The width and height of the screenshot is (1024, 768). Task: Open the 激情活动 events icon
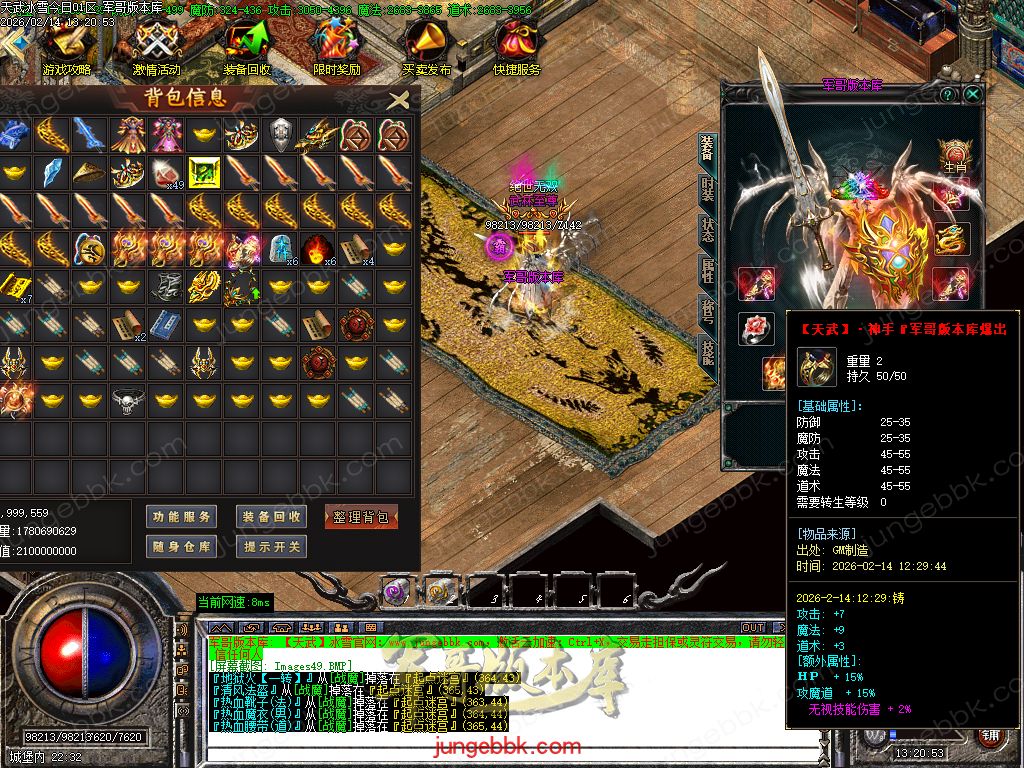pos(156,45)
